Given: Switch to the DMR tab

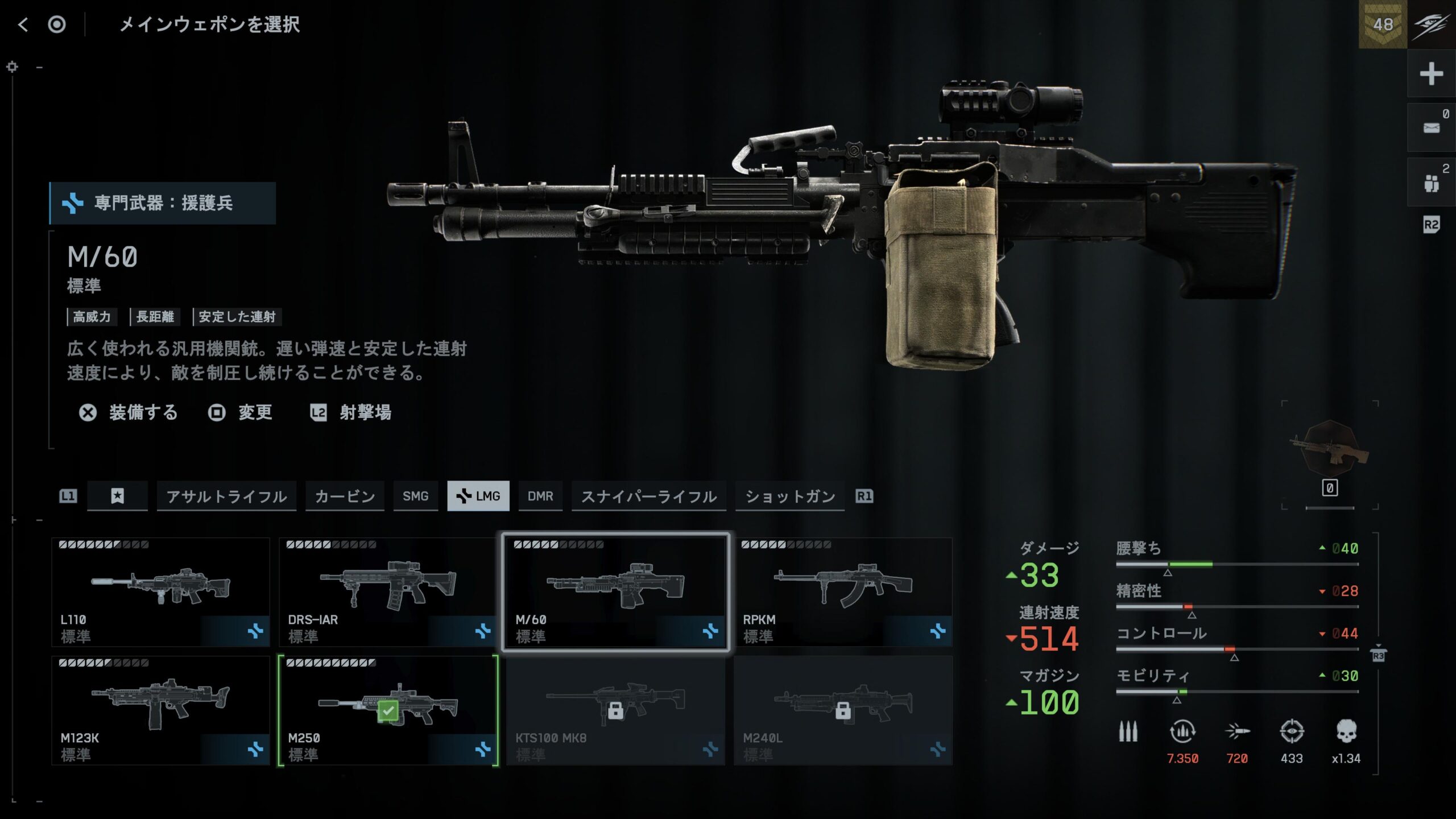Looking at the screenshot, I should click(540, 497).
